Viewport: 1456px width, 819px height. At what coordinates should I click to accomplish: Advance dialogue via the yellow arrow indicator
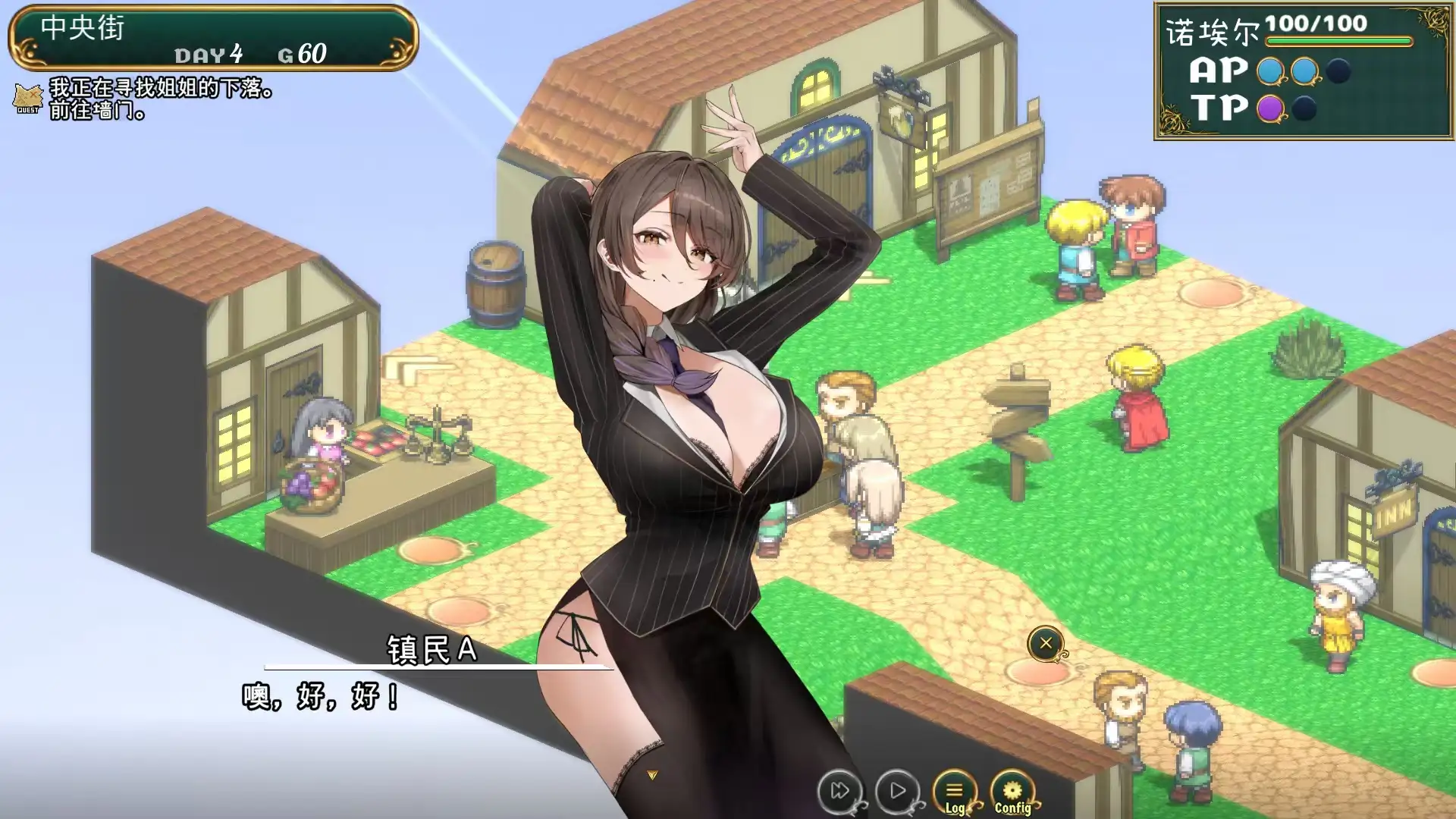pos(652,775)
